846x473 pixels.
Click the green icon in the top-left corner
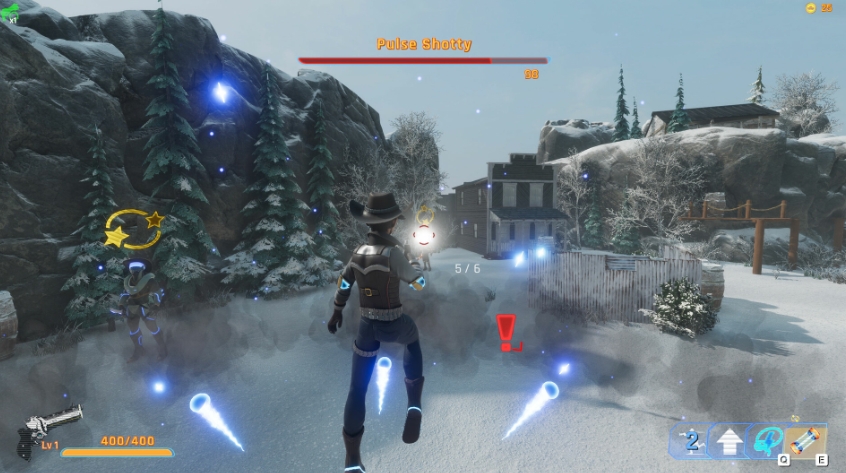[10, 9]
